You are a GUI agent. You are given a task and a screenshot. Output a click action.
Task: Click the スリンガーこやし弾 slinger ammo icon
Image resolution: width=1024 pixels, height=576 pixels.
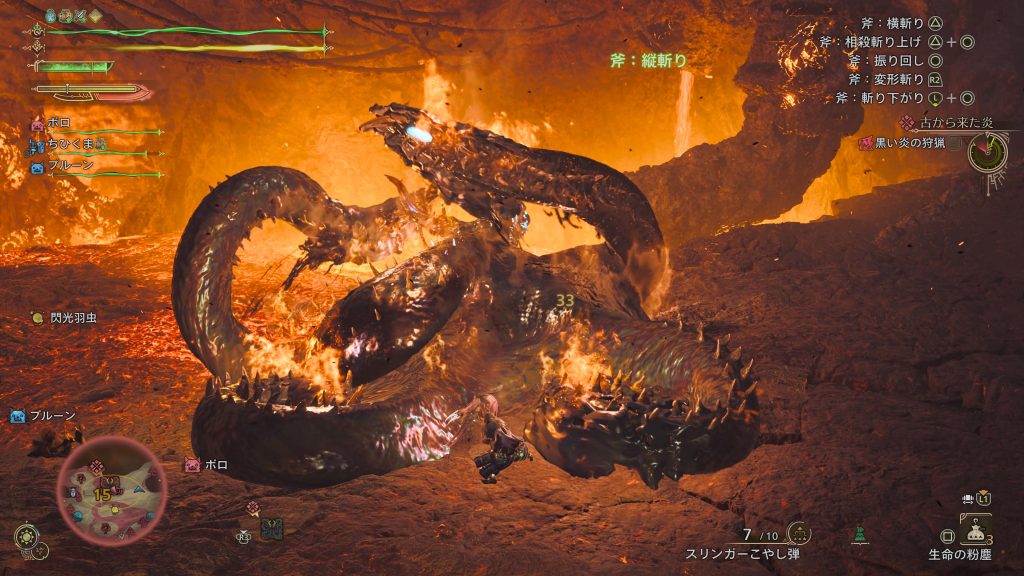798,533
